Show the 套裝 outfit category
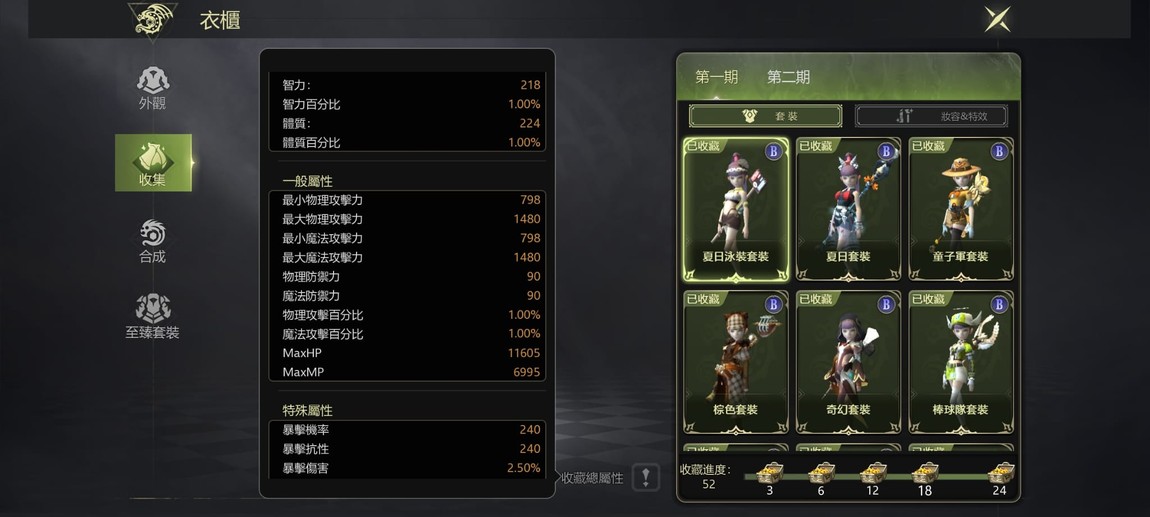The width and height of the screenshot is (1150, 517). point(765,116)
